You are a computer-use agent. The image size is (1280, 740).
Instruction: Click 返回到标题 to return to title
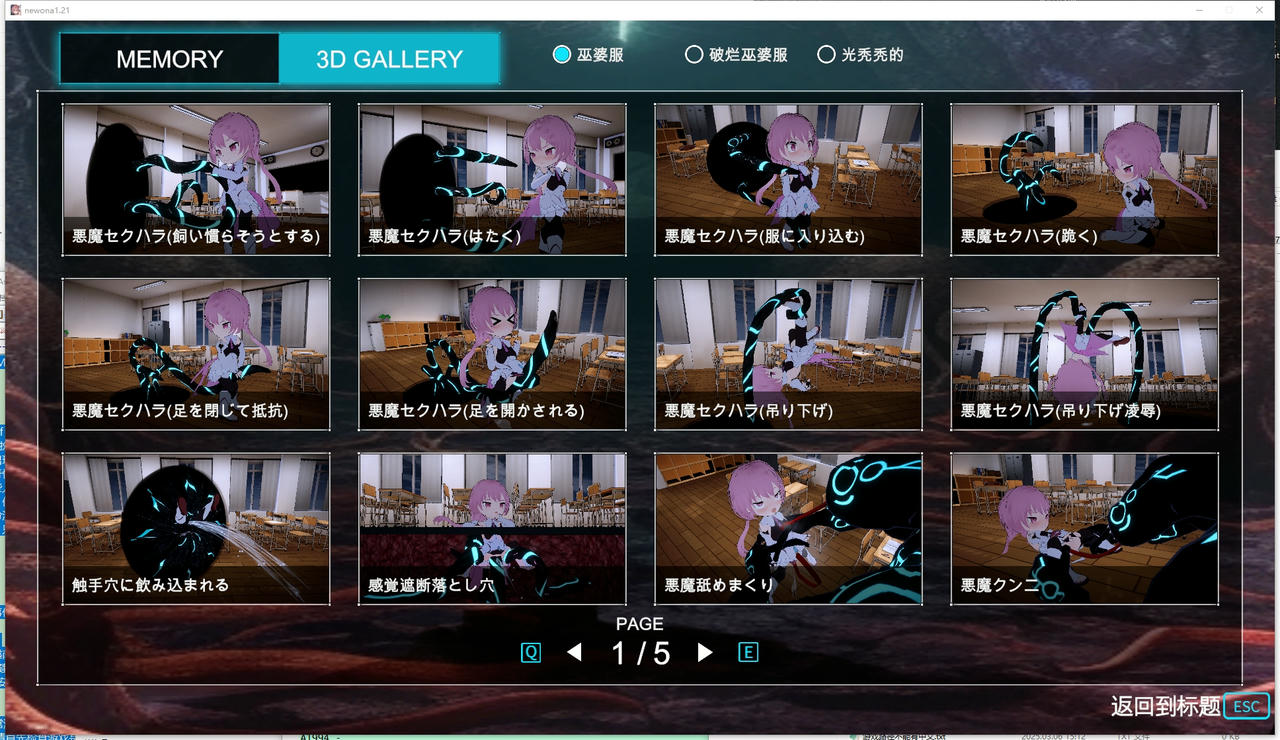[x=1165, y=705]
